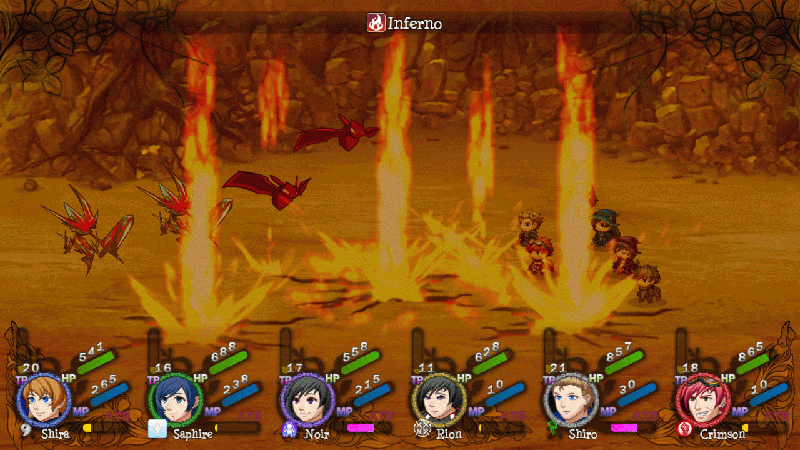Select Rion's dark-haired portrait
This screenshot has height=450, width=800.
[436, 400]
